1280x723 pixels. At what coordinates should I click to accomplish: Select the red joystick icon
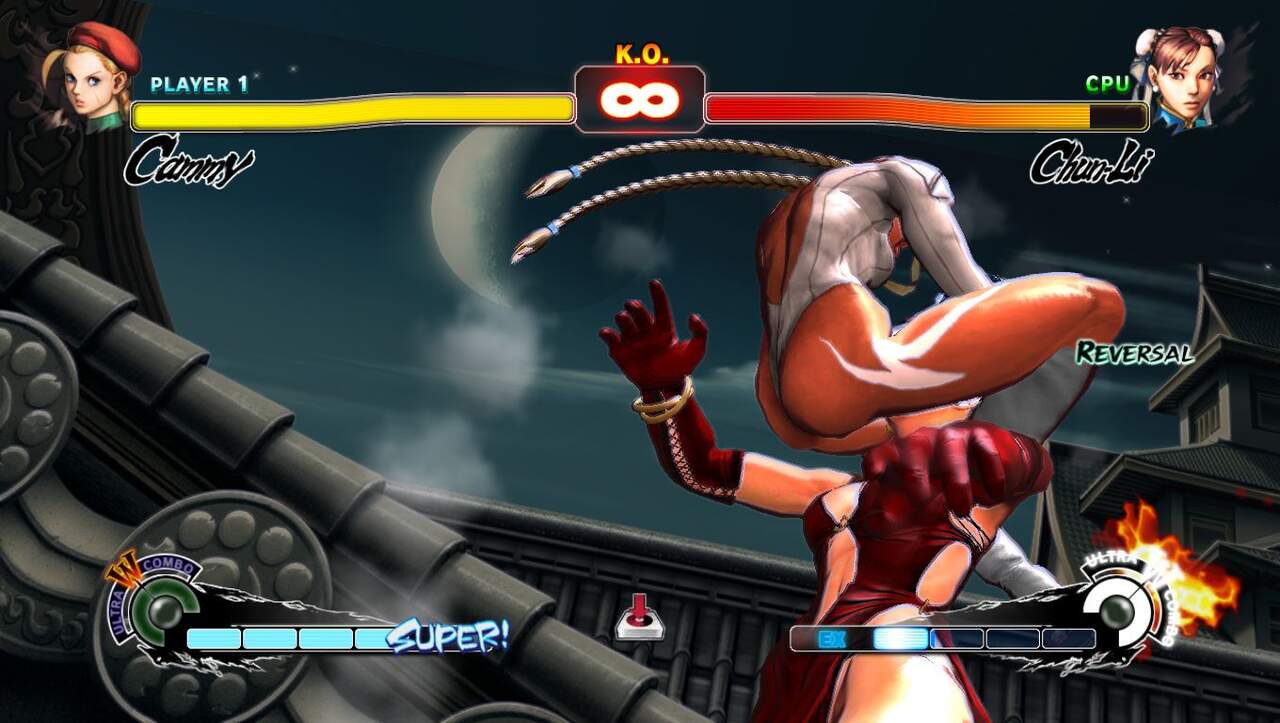(640, 616)
